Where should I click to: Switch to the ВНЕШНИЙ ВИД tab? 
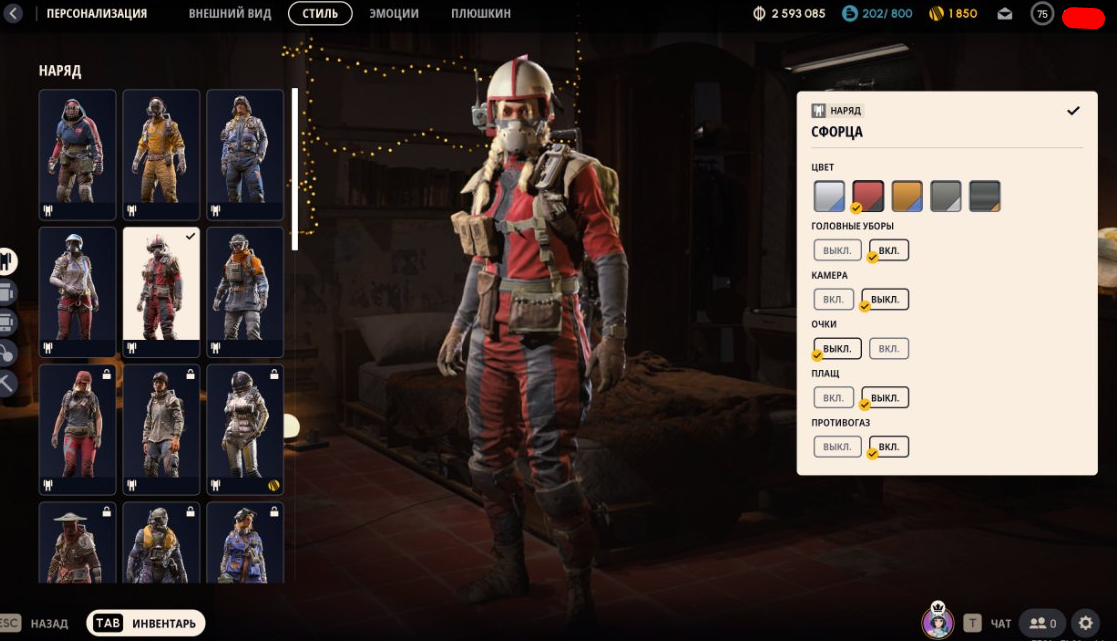tap(229, 14)
